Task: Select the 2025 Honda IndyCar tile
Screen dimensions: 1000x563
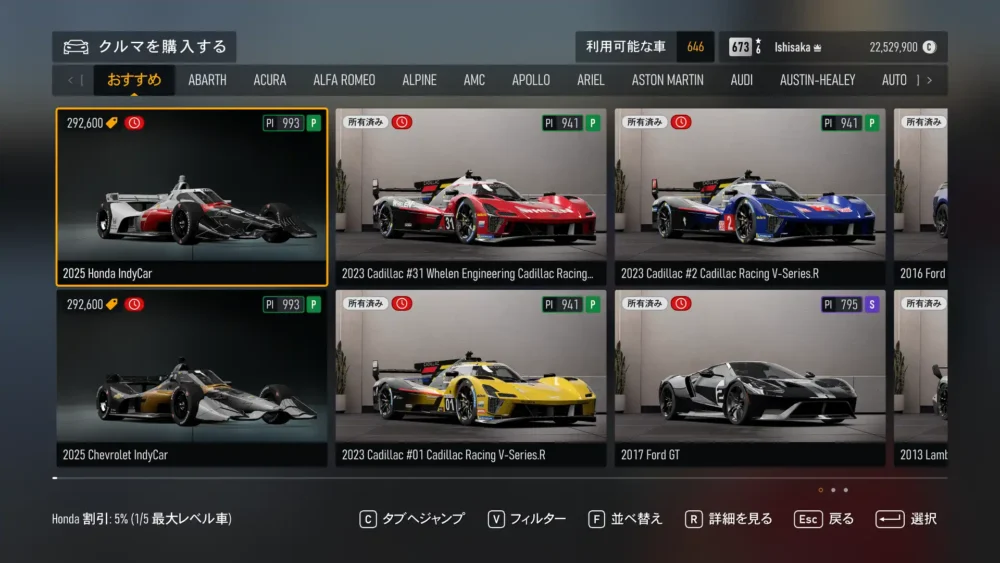Action: tap(191, 197)
